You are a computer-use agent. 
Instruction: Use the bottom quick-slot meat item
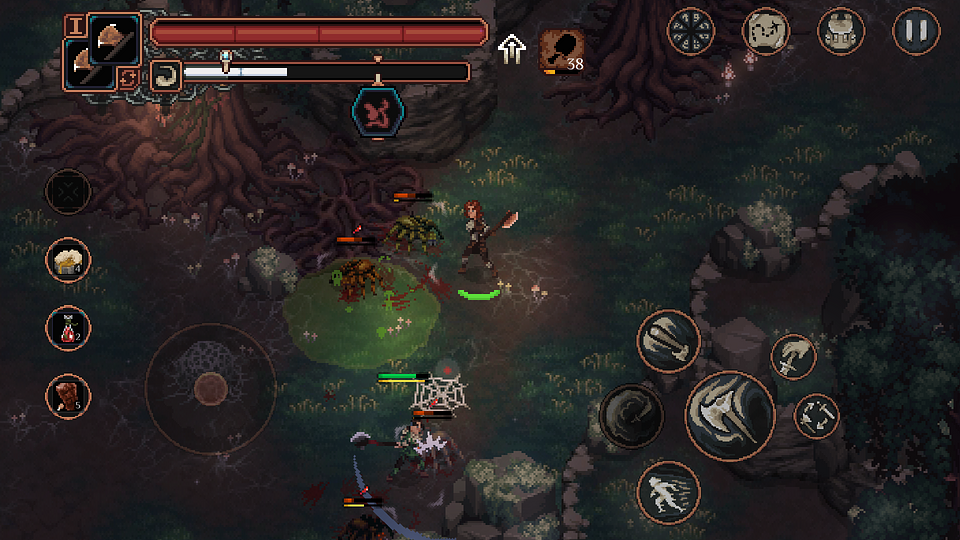68,396
